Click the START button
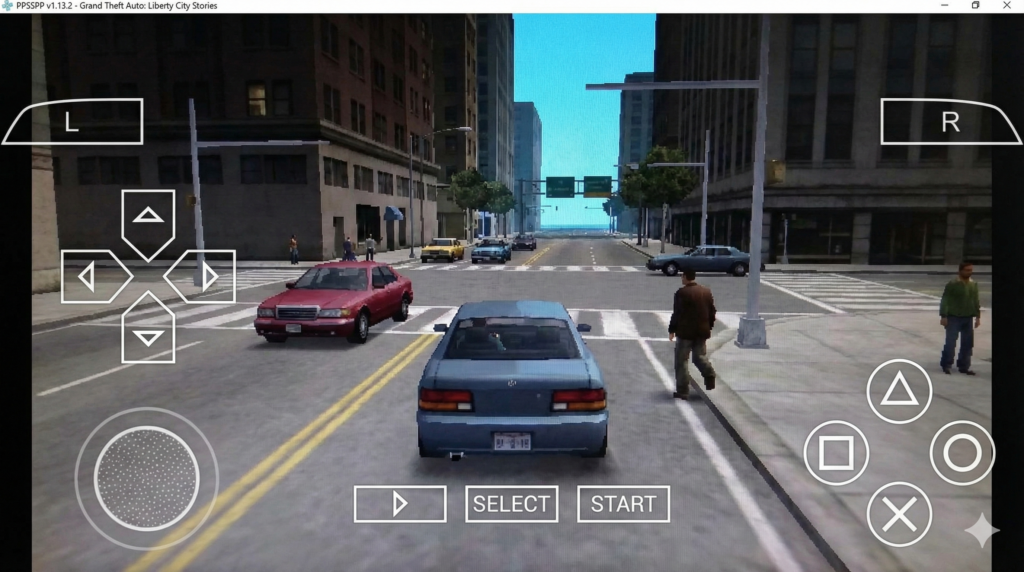The height and width of the screenshot is (572, 1024). (x=623, y=504)
